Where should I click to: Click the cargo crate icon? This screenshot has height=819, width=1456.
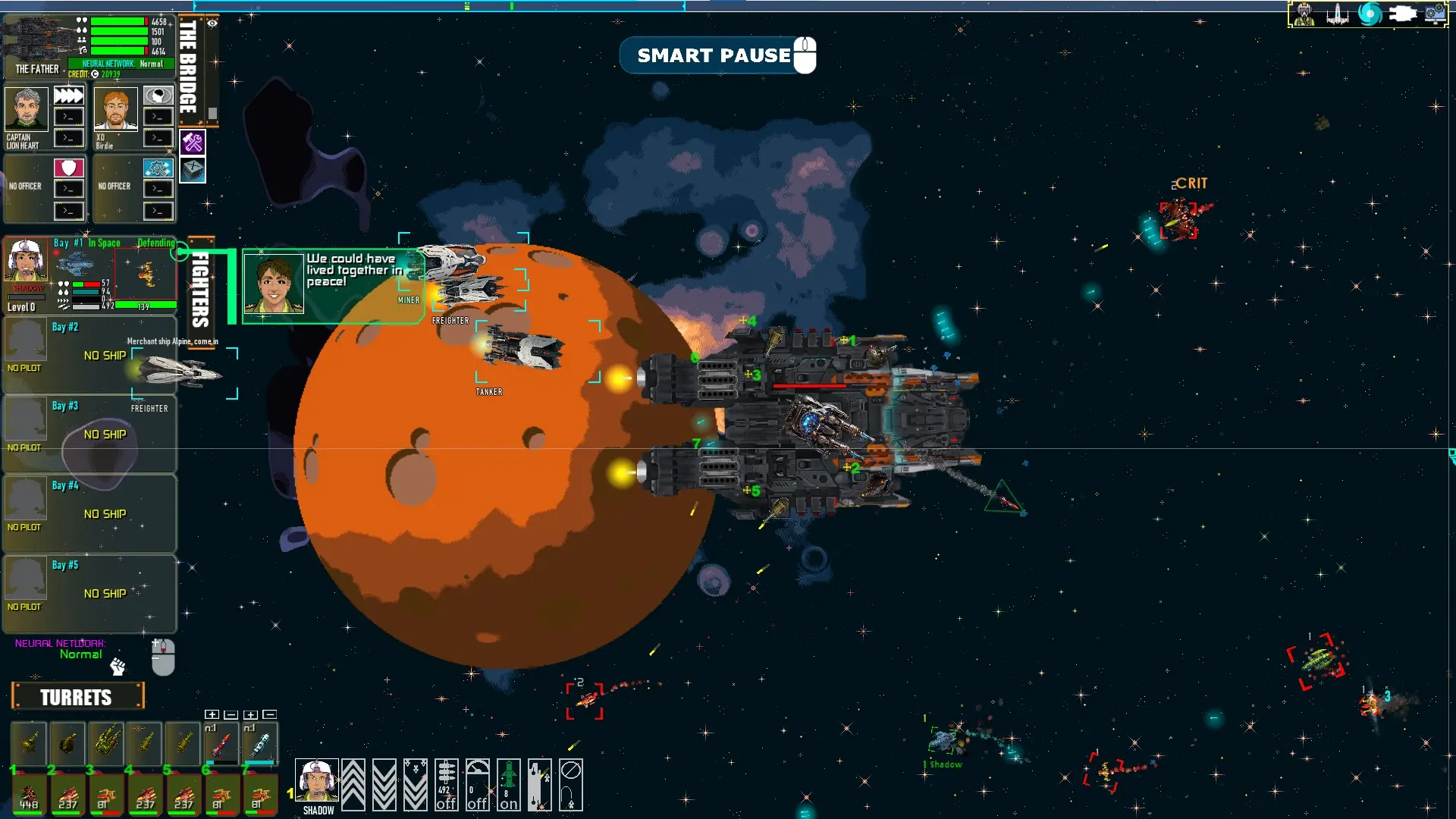point(193,169)
